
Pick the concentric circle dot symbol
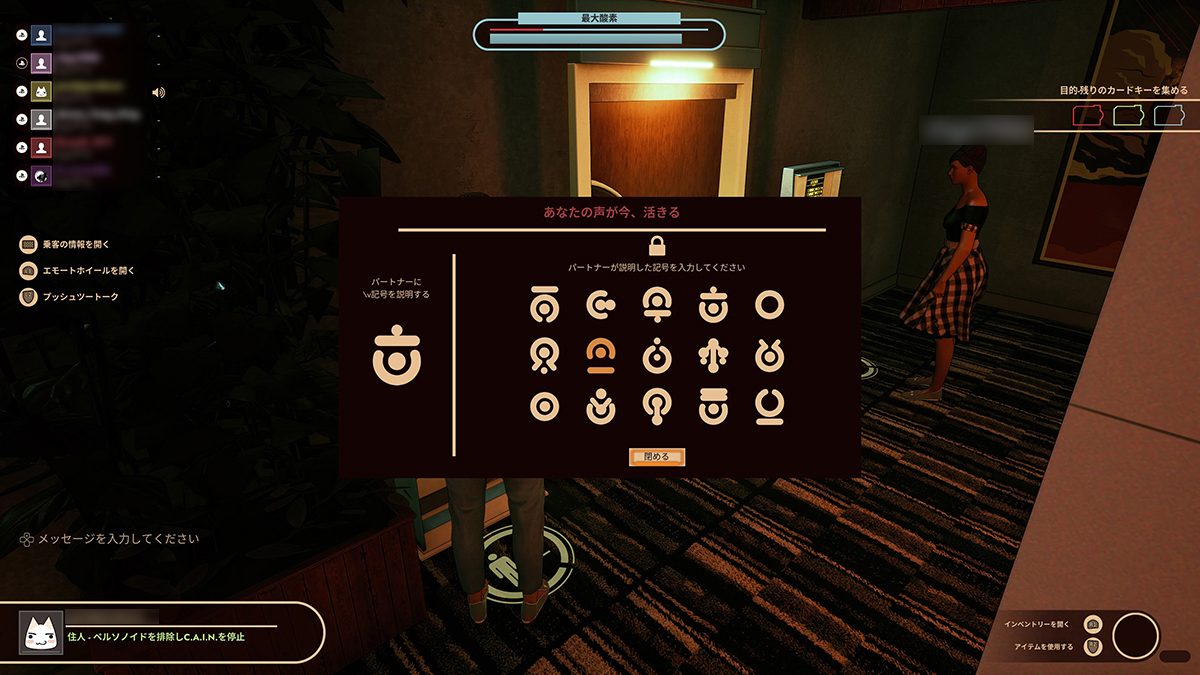543,405
